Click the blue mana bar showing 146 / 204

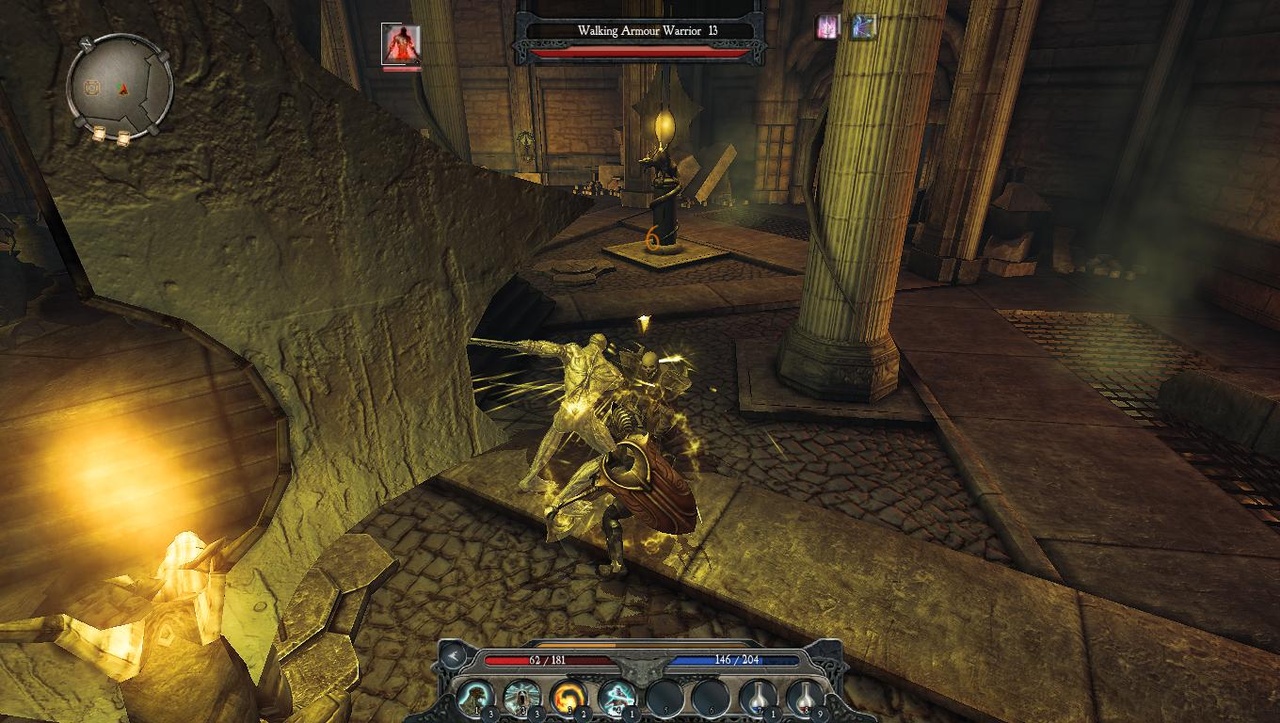pyautogui.click(x=737, y=658)
